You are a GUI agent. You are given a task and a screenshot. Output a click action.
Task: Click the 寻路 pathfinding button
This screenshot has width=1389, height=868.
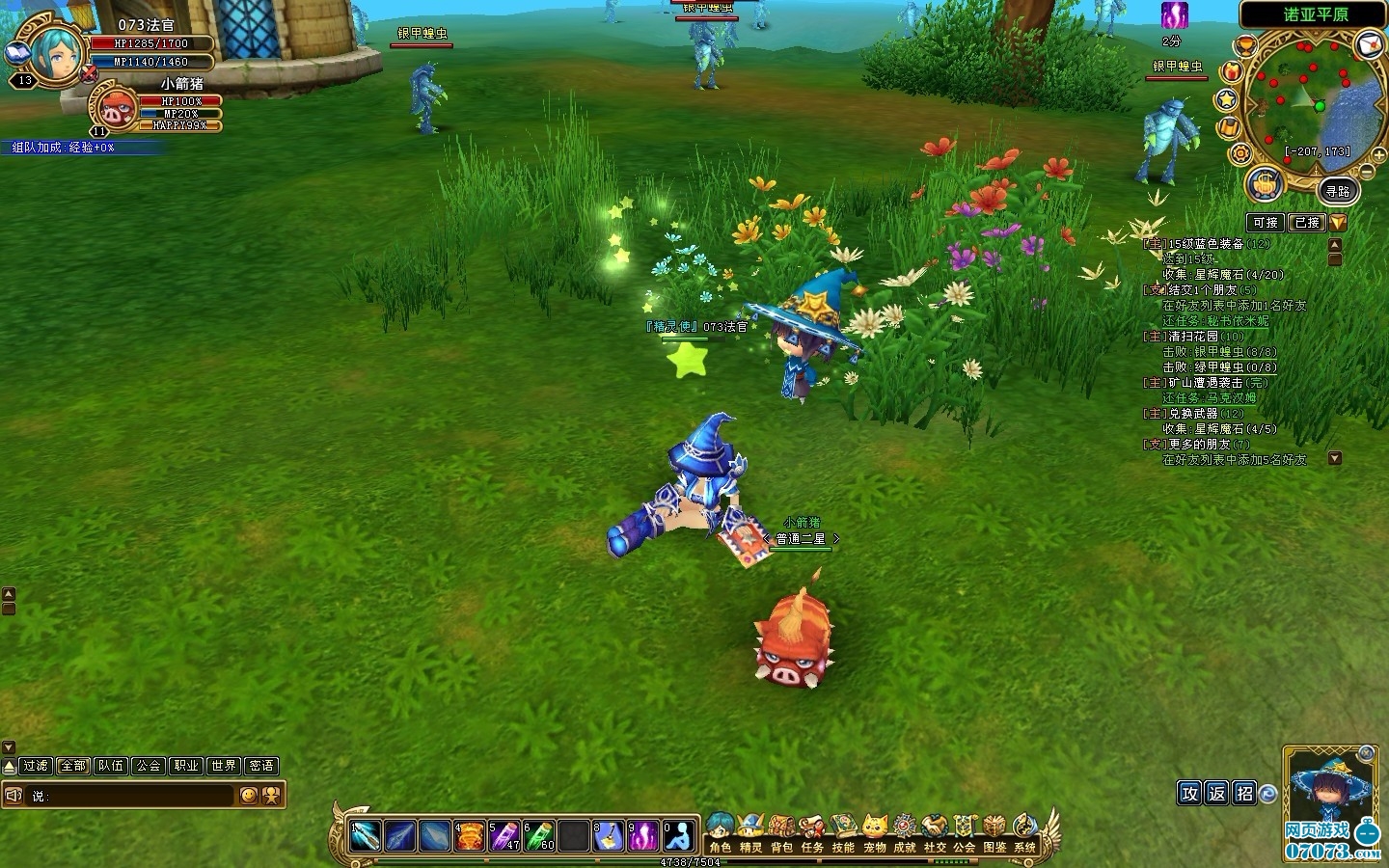[x=1338, y=191]
